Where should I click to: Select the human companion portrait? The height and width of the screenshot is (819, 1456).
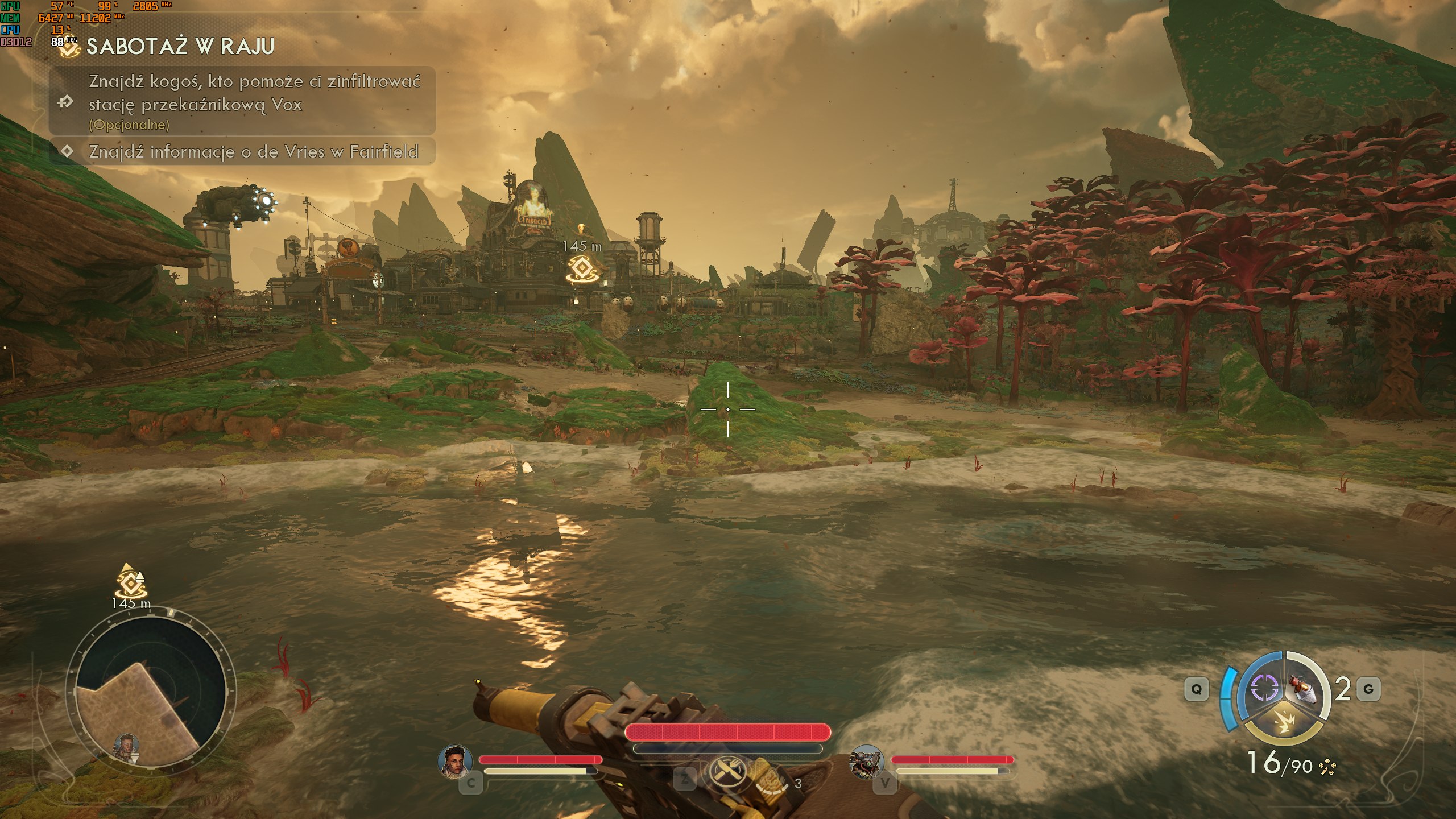(456, 760)
